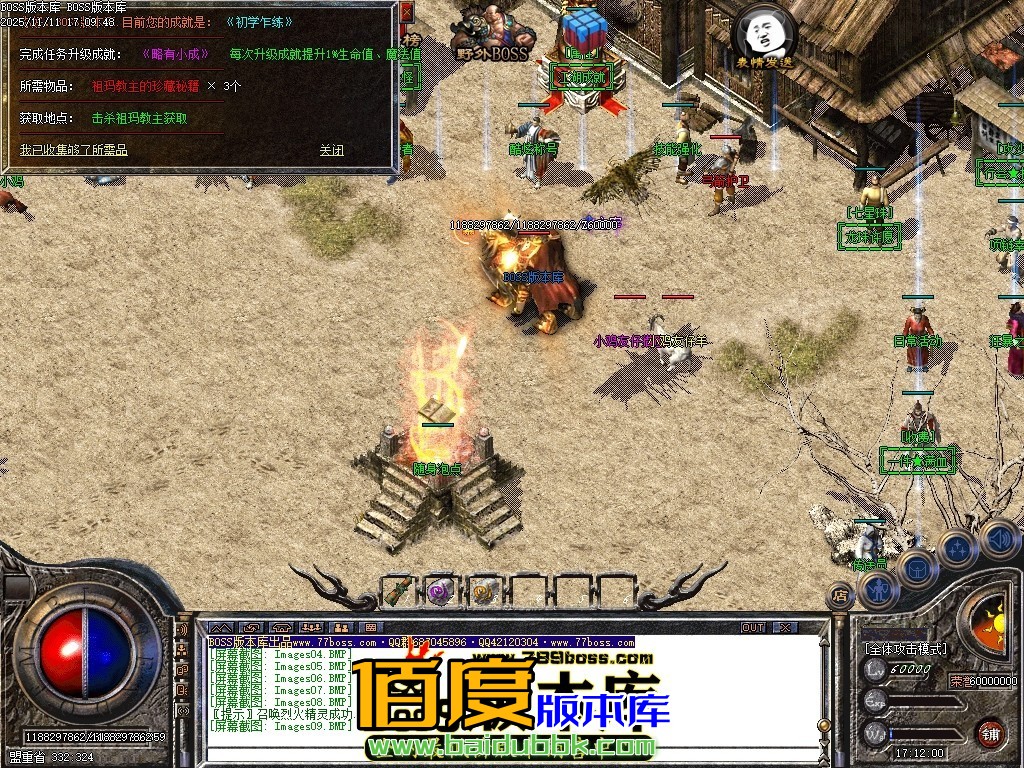Image resolution: width=1024 pixels, height=768 pixels.
Task: Click the X button beside OUT
Action: [x=786, y=627]
